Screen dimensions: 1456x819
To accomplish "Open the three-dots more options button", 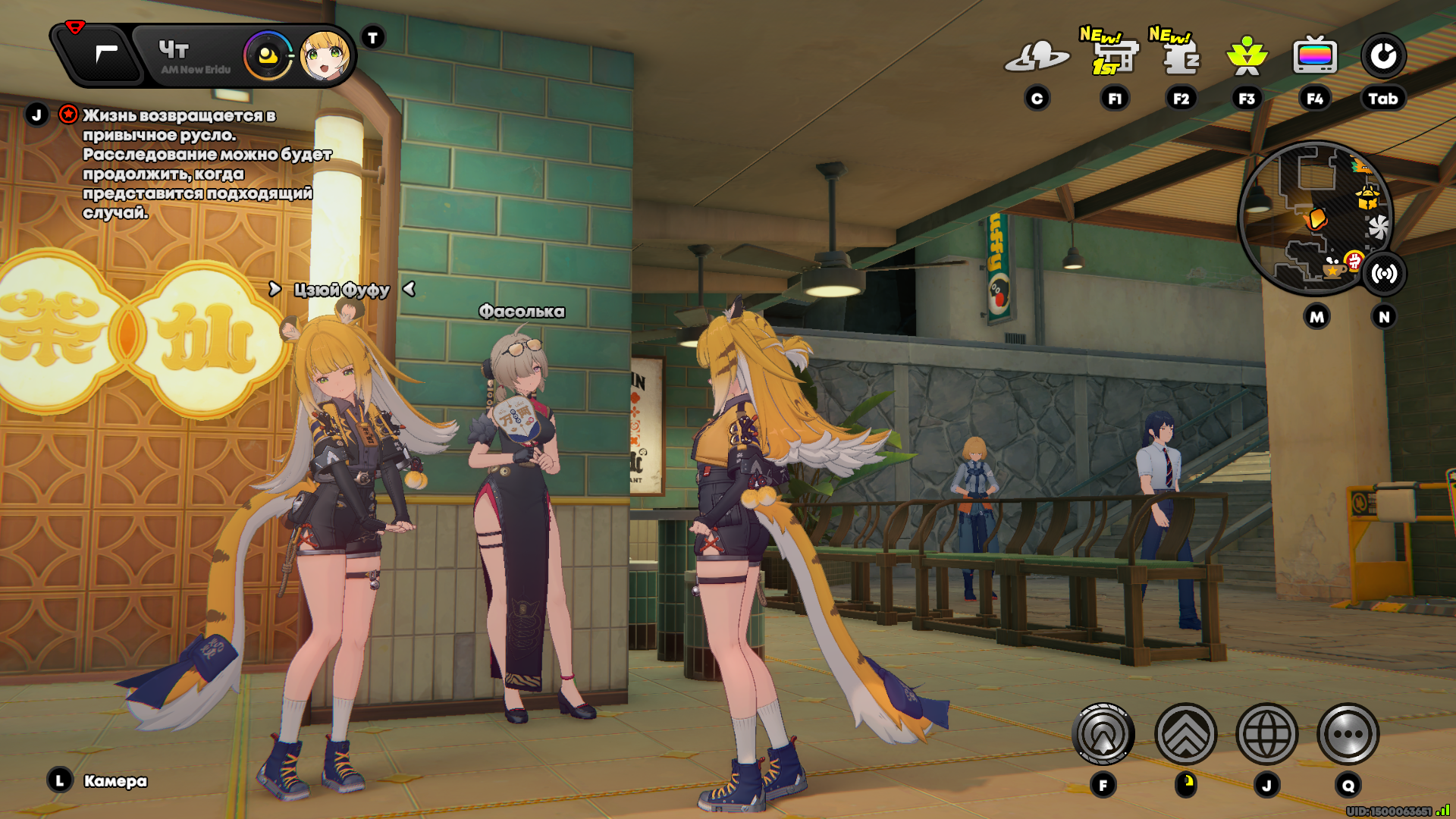I will pos(1348,734).
